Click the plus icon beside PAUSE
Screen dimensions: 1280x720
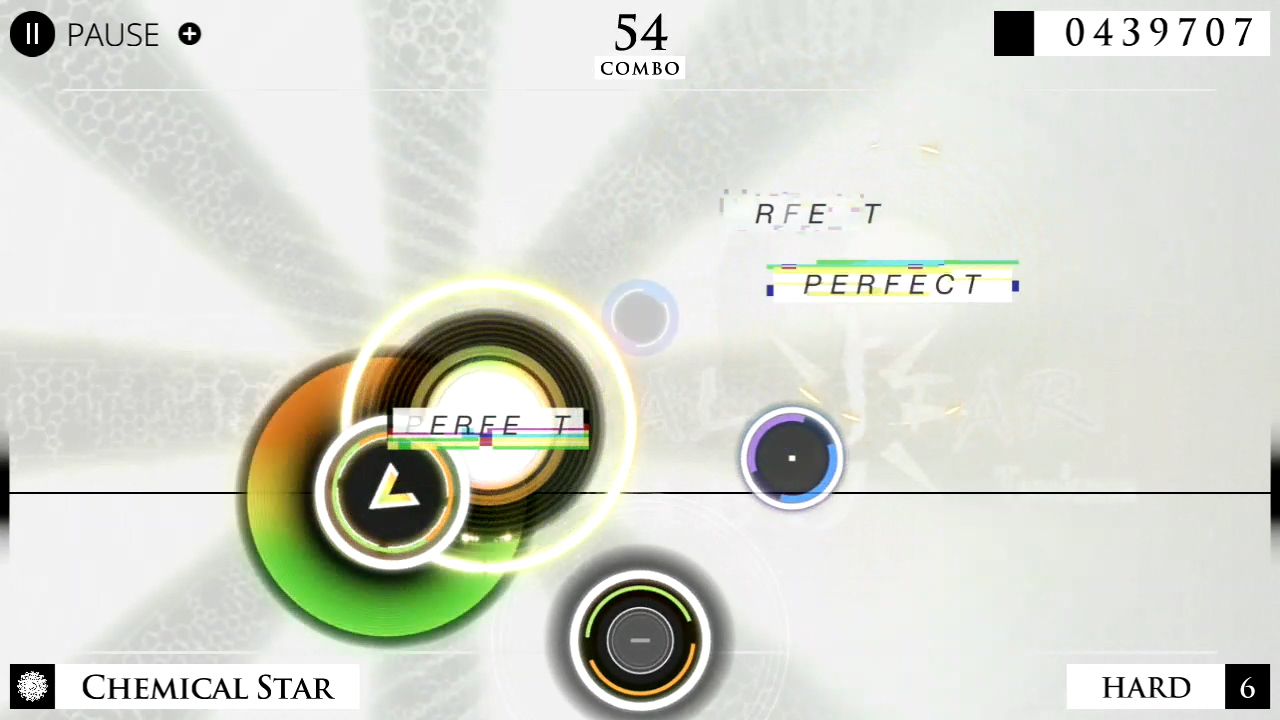[x=189, y=34]
